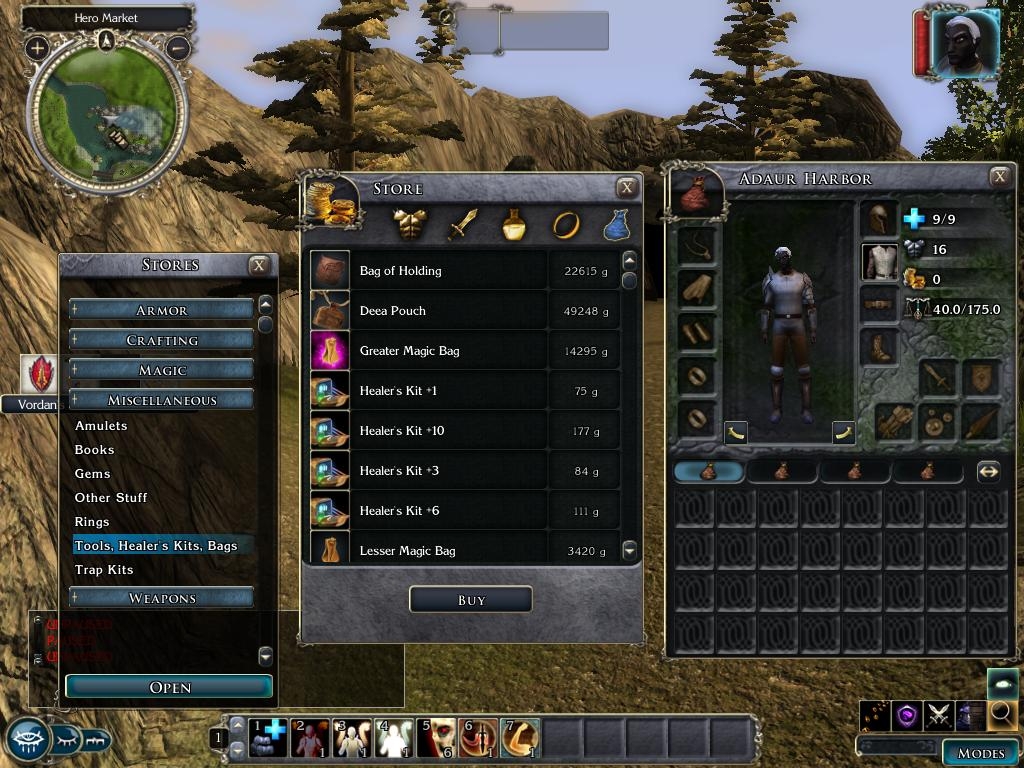1024x768 pixels.
Task: Buy the selected store item
Action: pos(470,600)
